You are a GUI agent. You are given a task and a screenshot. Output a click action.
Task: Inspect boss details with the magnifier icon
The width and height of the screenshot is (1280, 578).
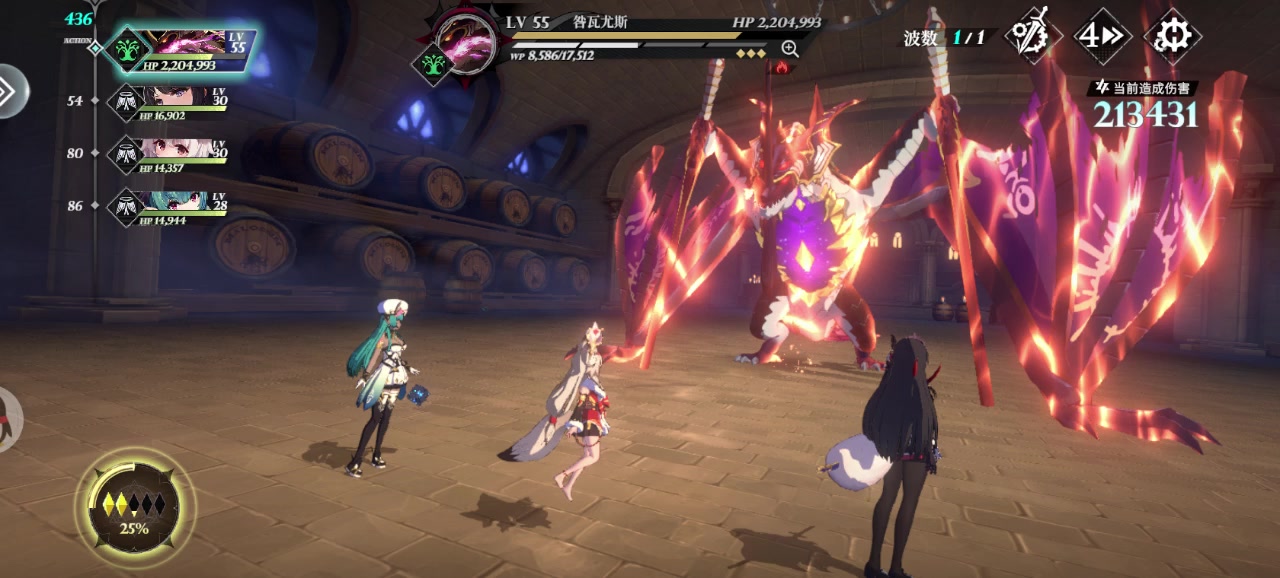(x=790, y=49)
